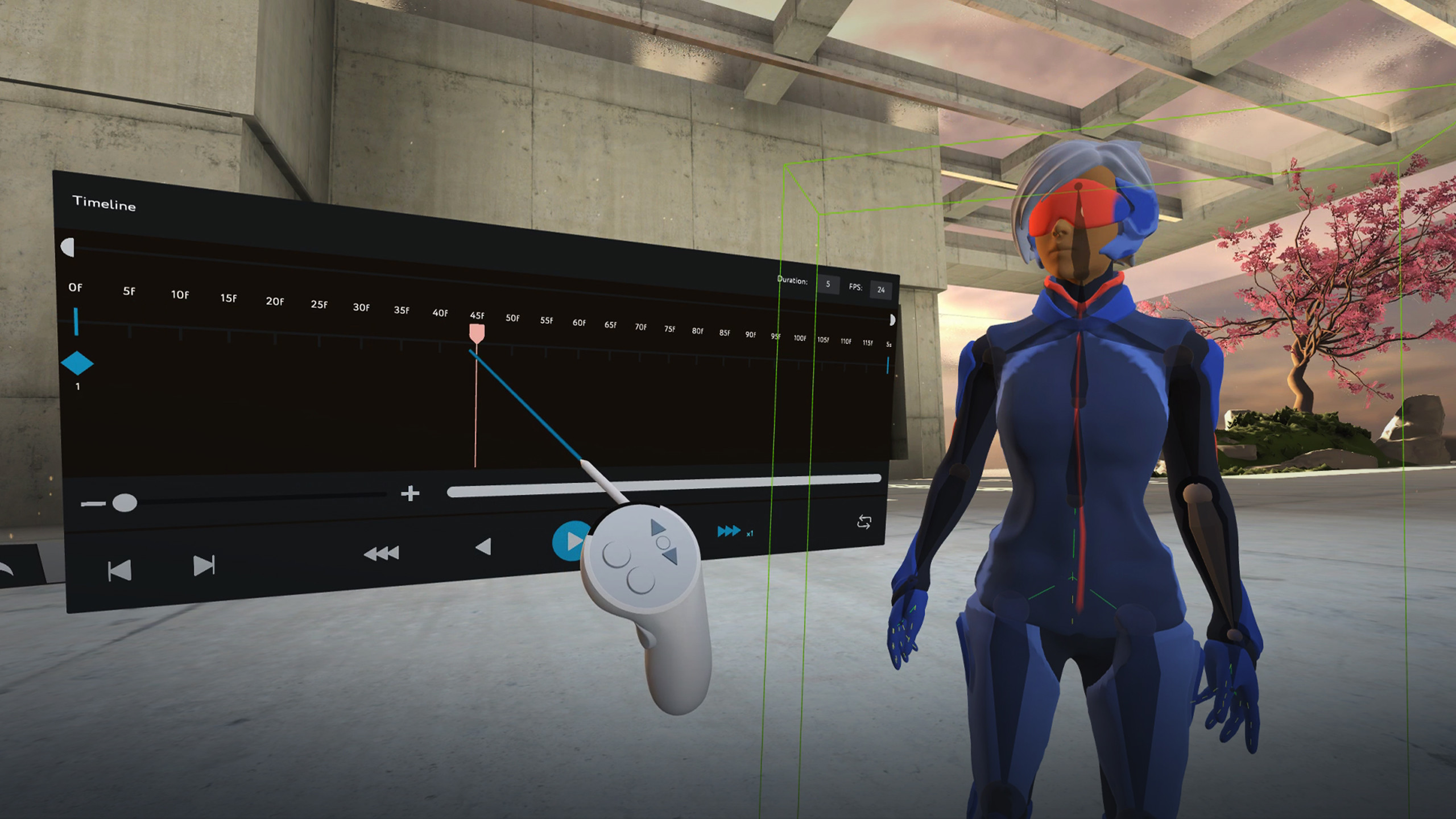The width and height of the screenshot is (1456, 819).
Task: Expand the partially hidden panel at bottom left
Action: [x=11, y=569]
